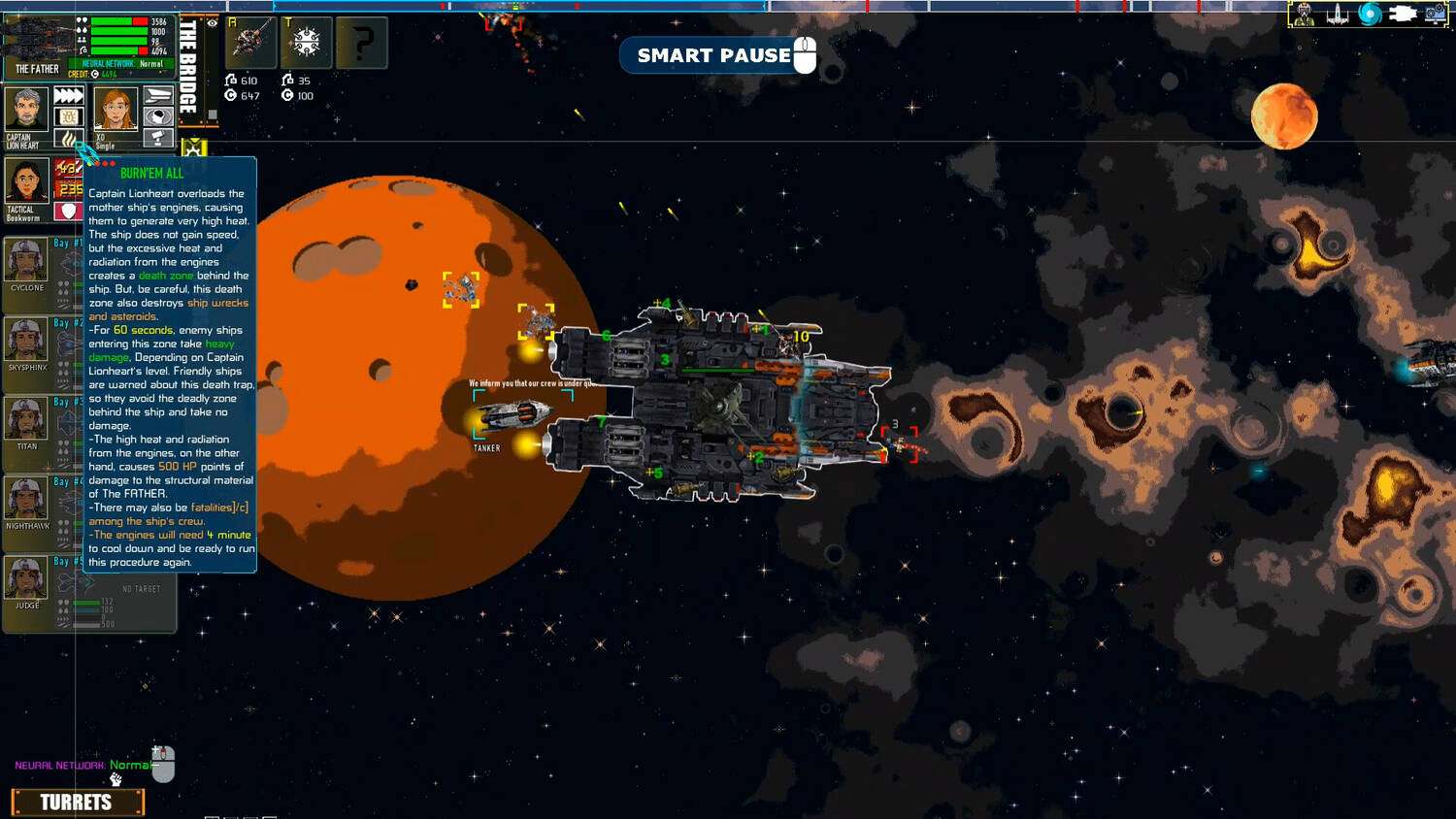Select the XO's head profile ability
This screenshot has height=819, width=1456.
tap(158, 116)
